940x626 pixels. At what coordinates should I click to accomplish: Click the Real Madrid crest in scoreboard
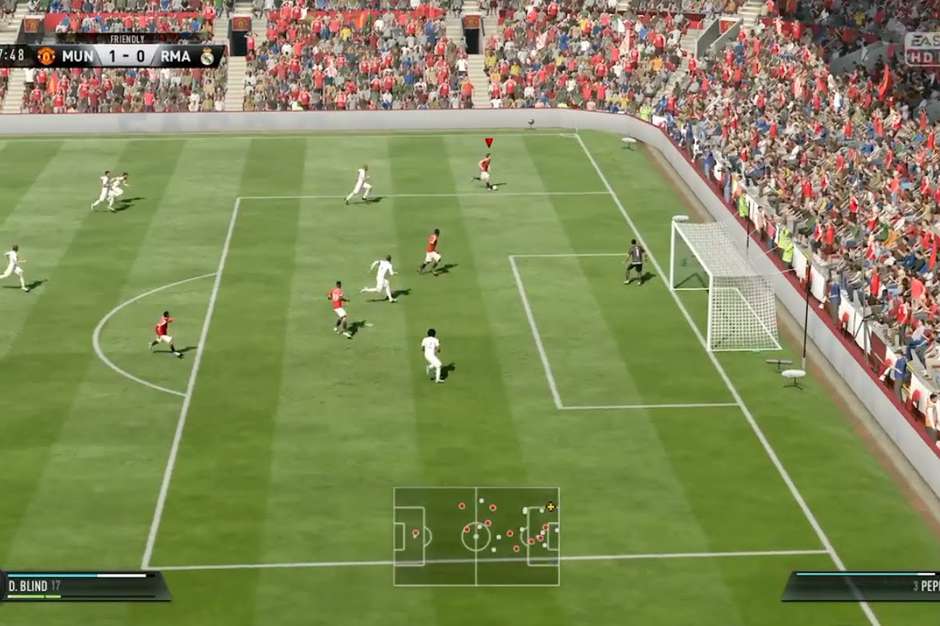(207, 56)
